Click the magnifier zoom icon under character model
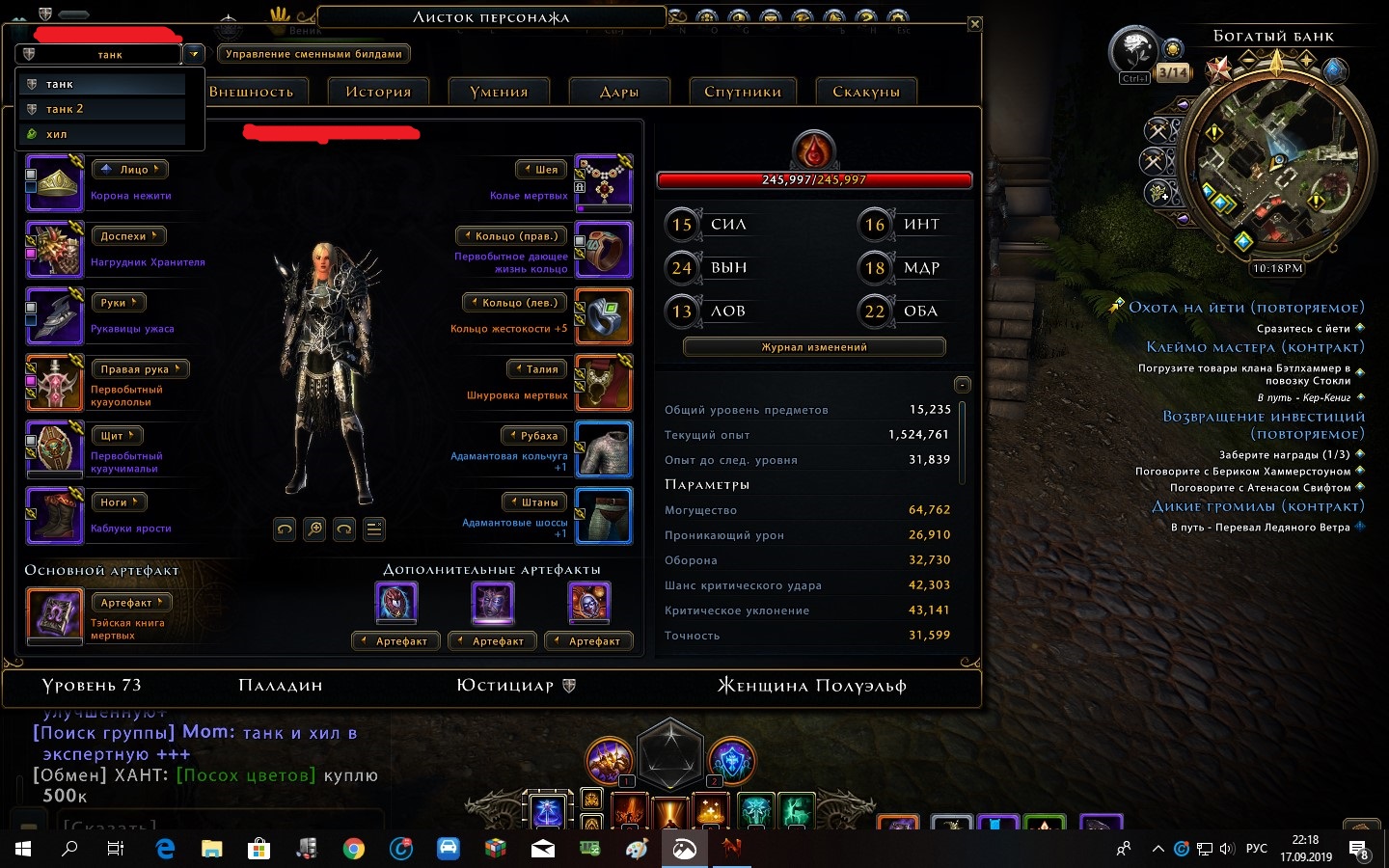The width and height of the screenshot is (1389, 868). tap(313, 529)
